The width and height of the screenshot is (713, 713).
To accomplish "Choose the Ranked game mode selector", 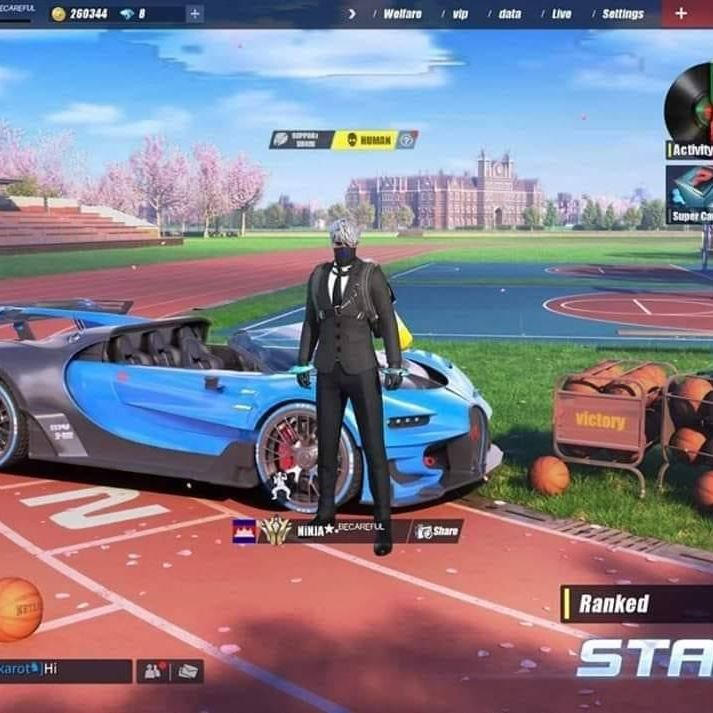I will (636, 603).
